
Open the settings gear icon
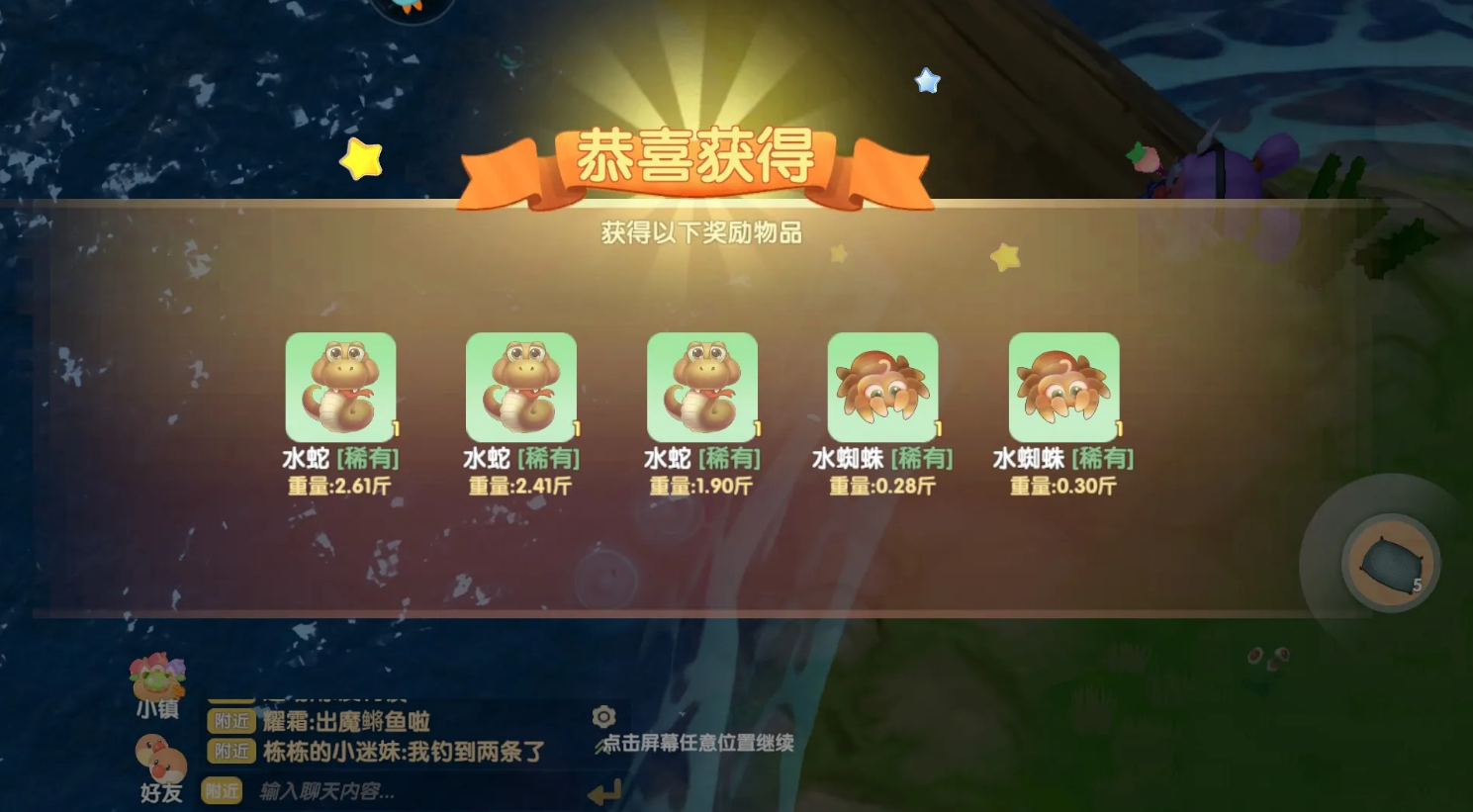coord(603,717)
